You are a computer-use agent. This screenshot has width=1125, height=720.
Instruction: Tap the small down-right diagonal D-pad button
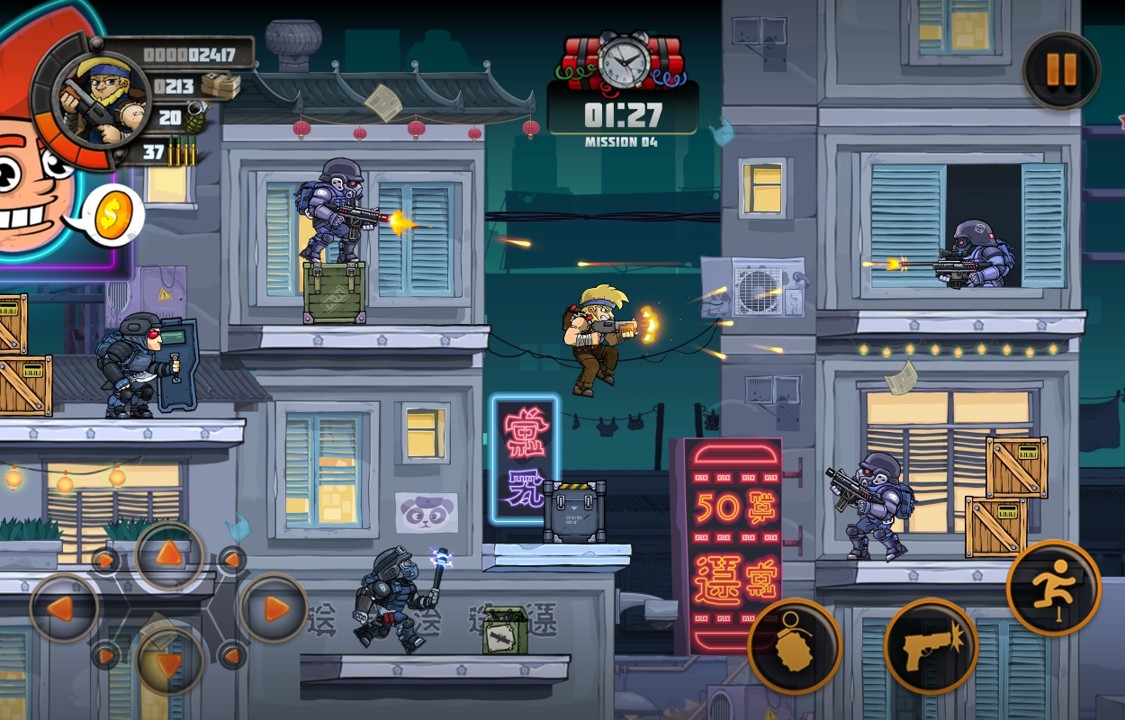232,655
